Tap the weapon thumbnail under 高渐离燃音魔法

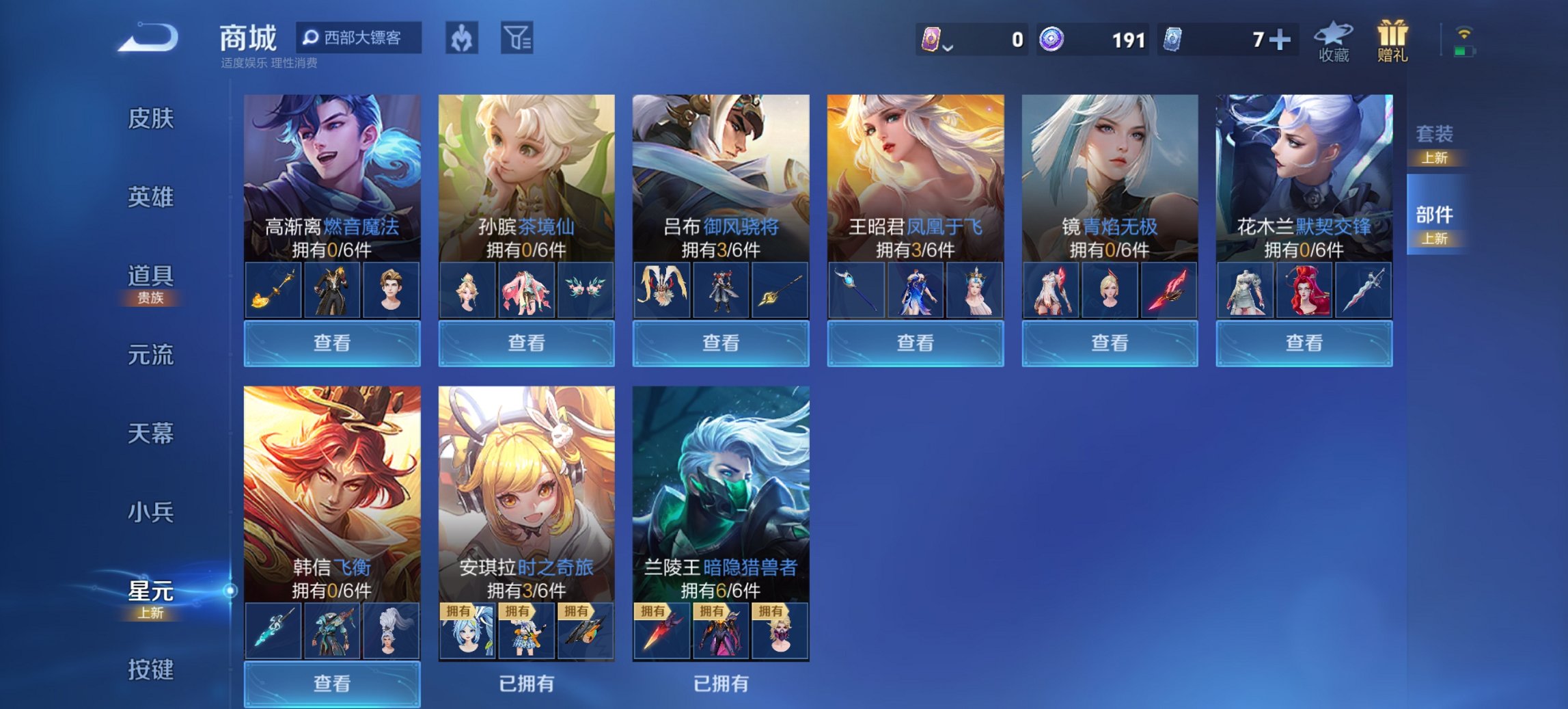tap(273, 289)
